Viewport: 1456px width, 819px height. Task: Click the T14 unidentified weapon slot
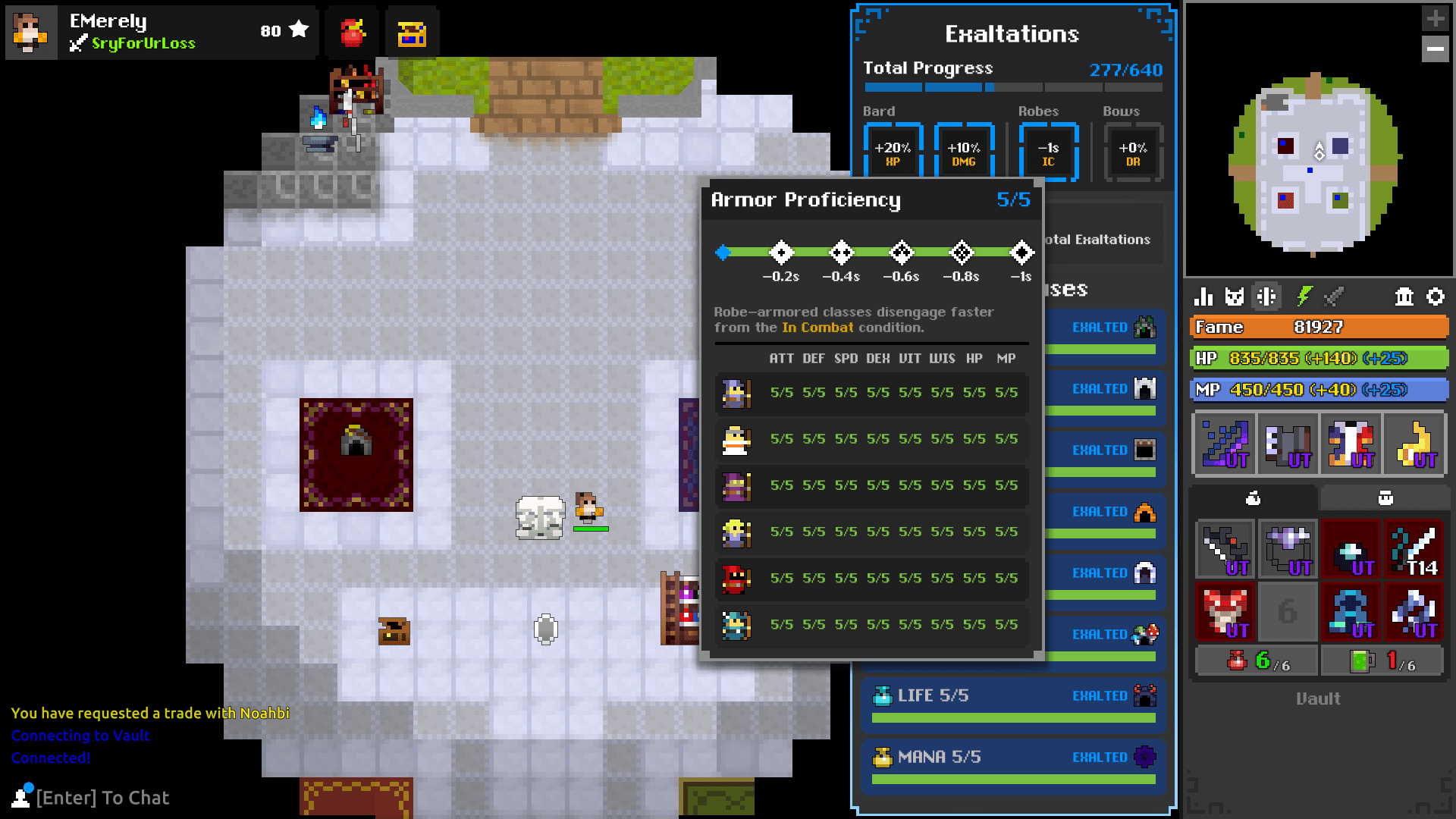point(1414,549)
